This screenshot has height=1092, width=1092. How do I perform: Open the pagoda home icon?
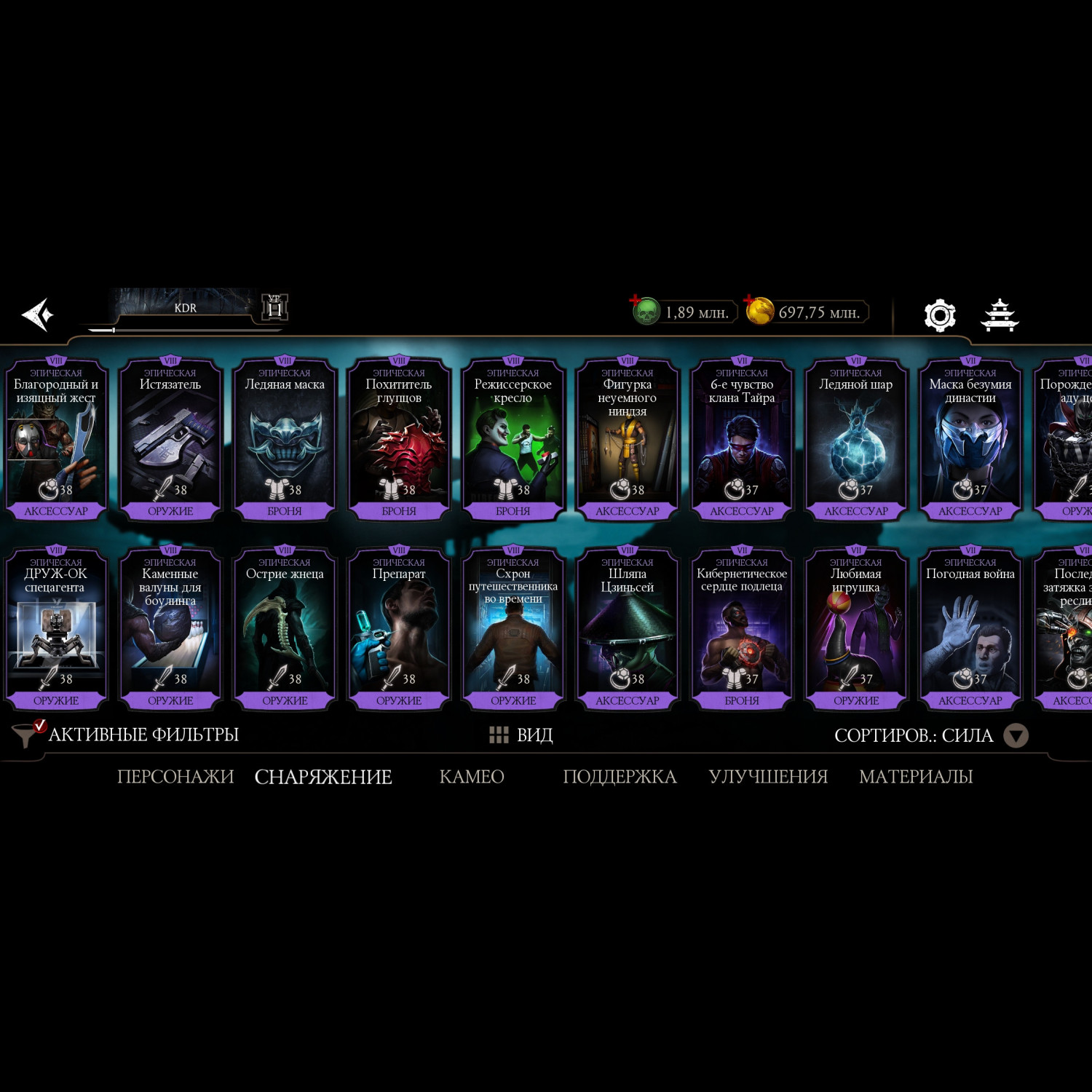point(1000,315)
